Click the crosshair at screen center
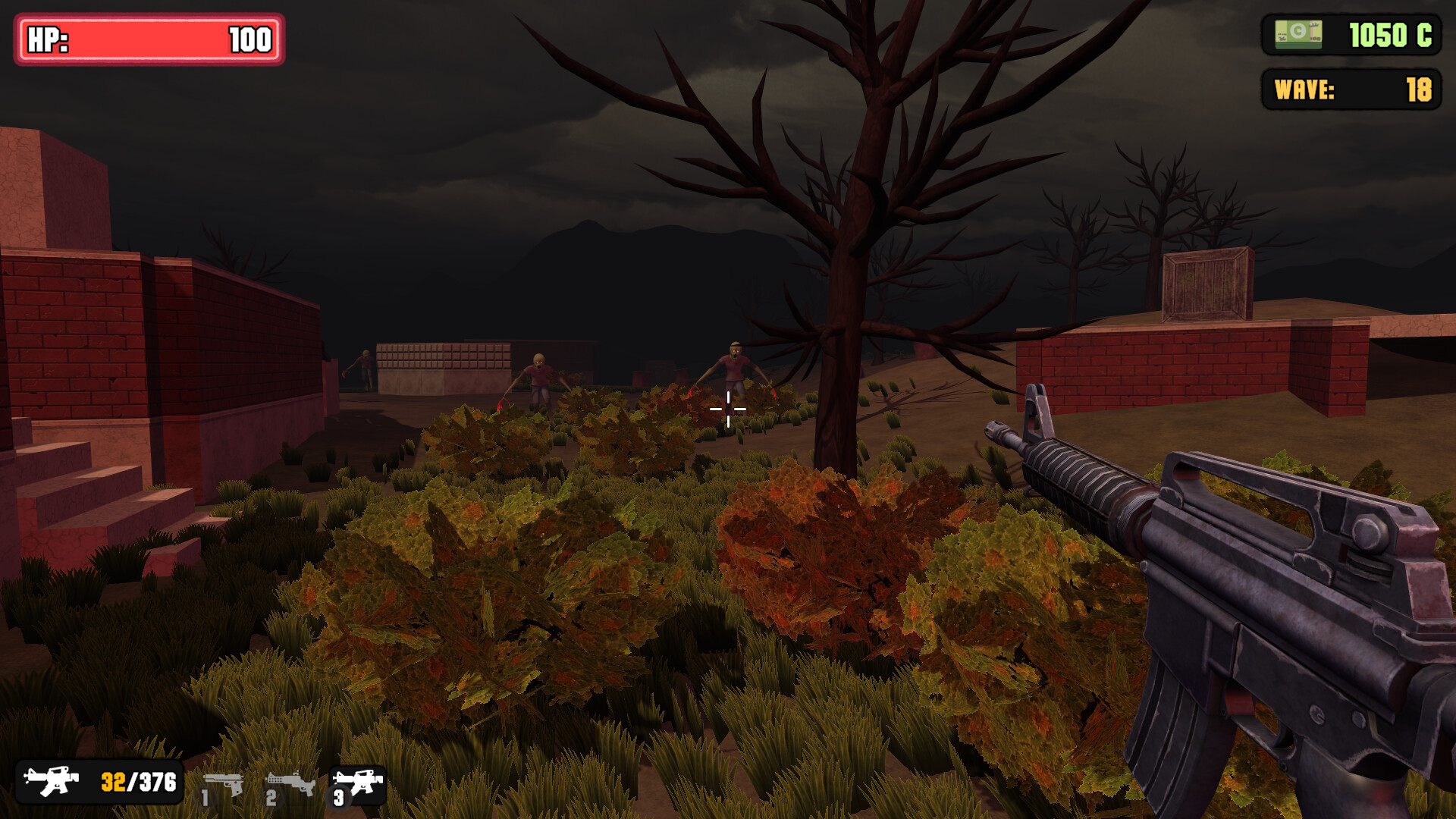The image size is (1456, 819). coord(727,408)
